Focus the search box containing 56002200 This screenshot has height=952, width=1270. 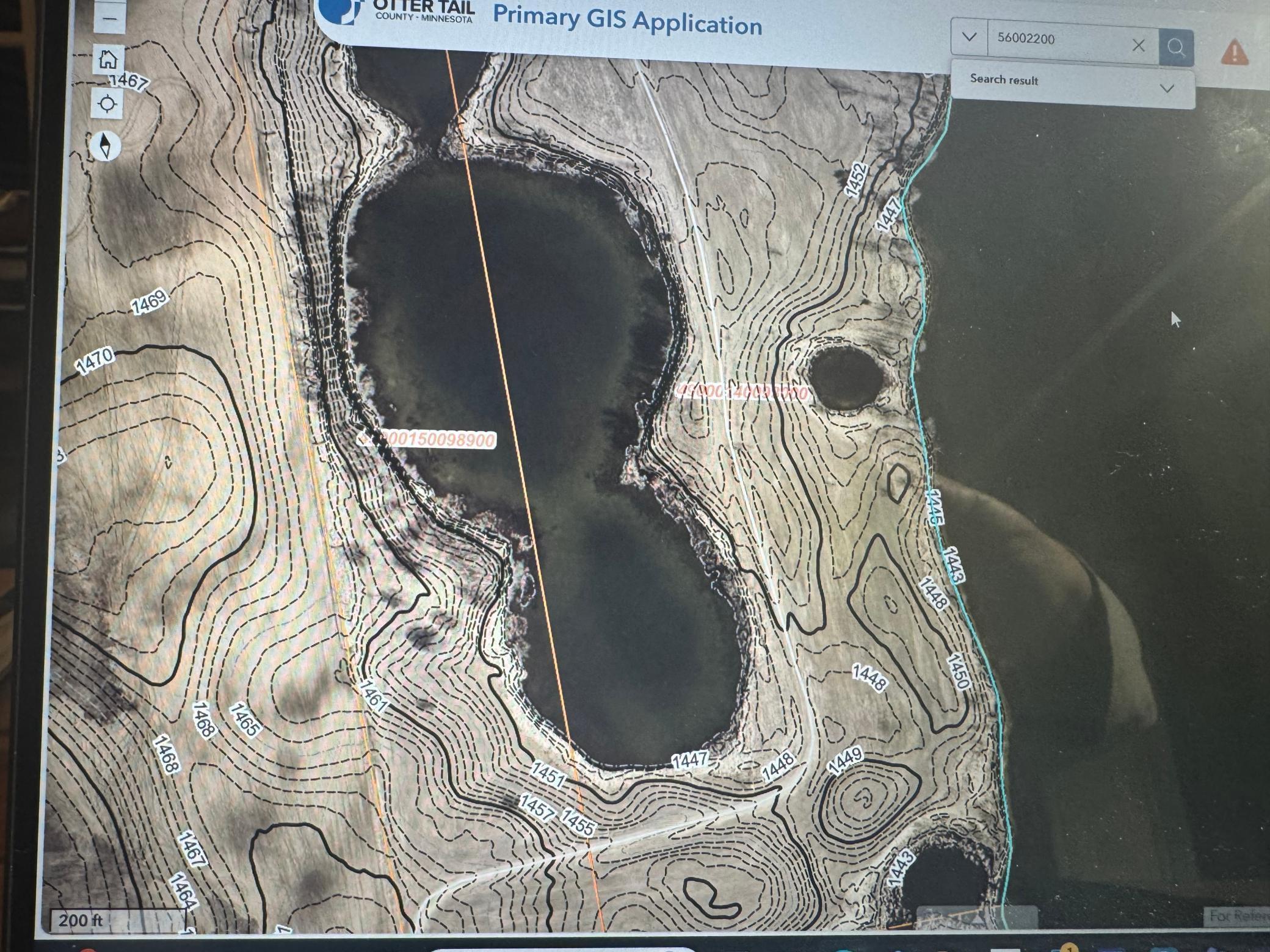(x=1059, y=40)
